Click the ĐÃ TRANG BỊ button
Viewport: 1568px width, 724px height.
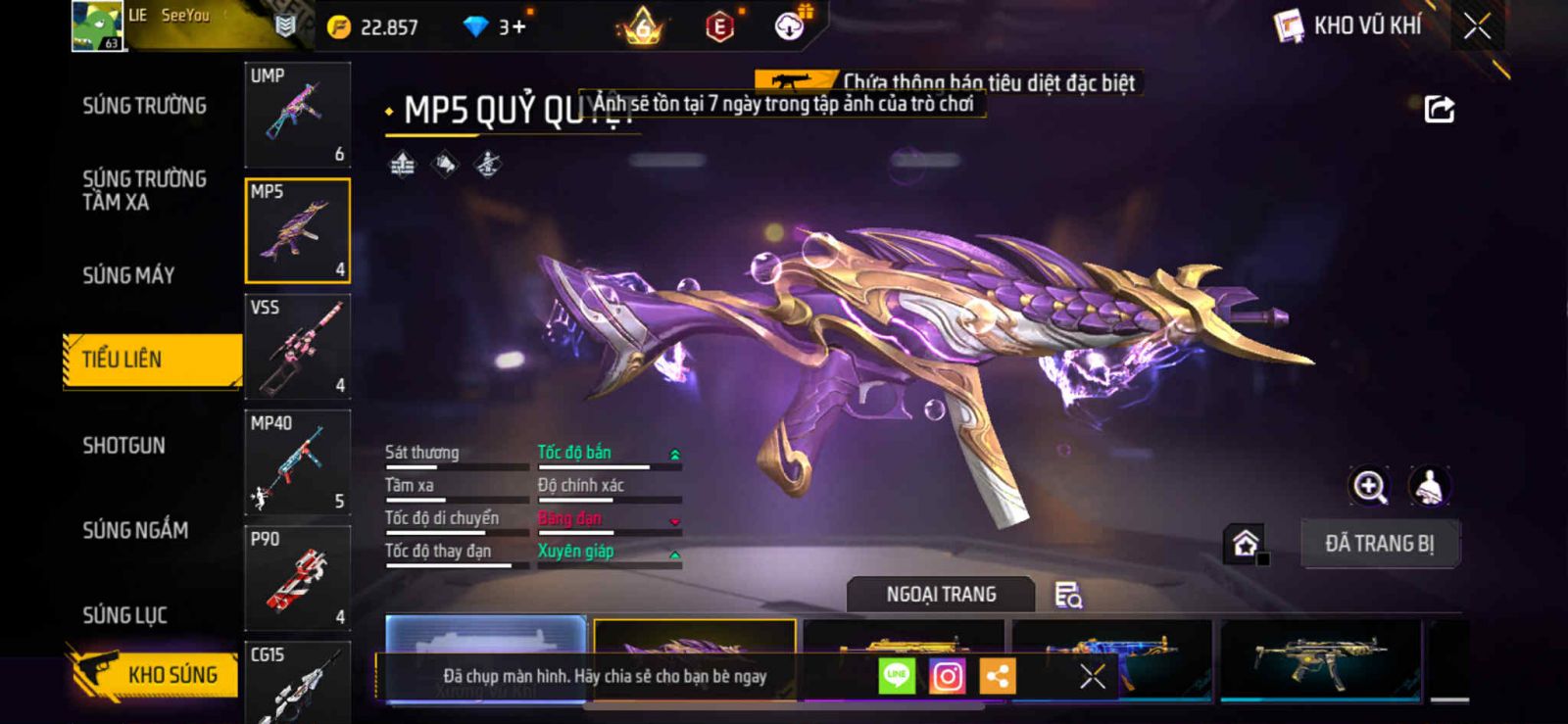point(1379,544)
